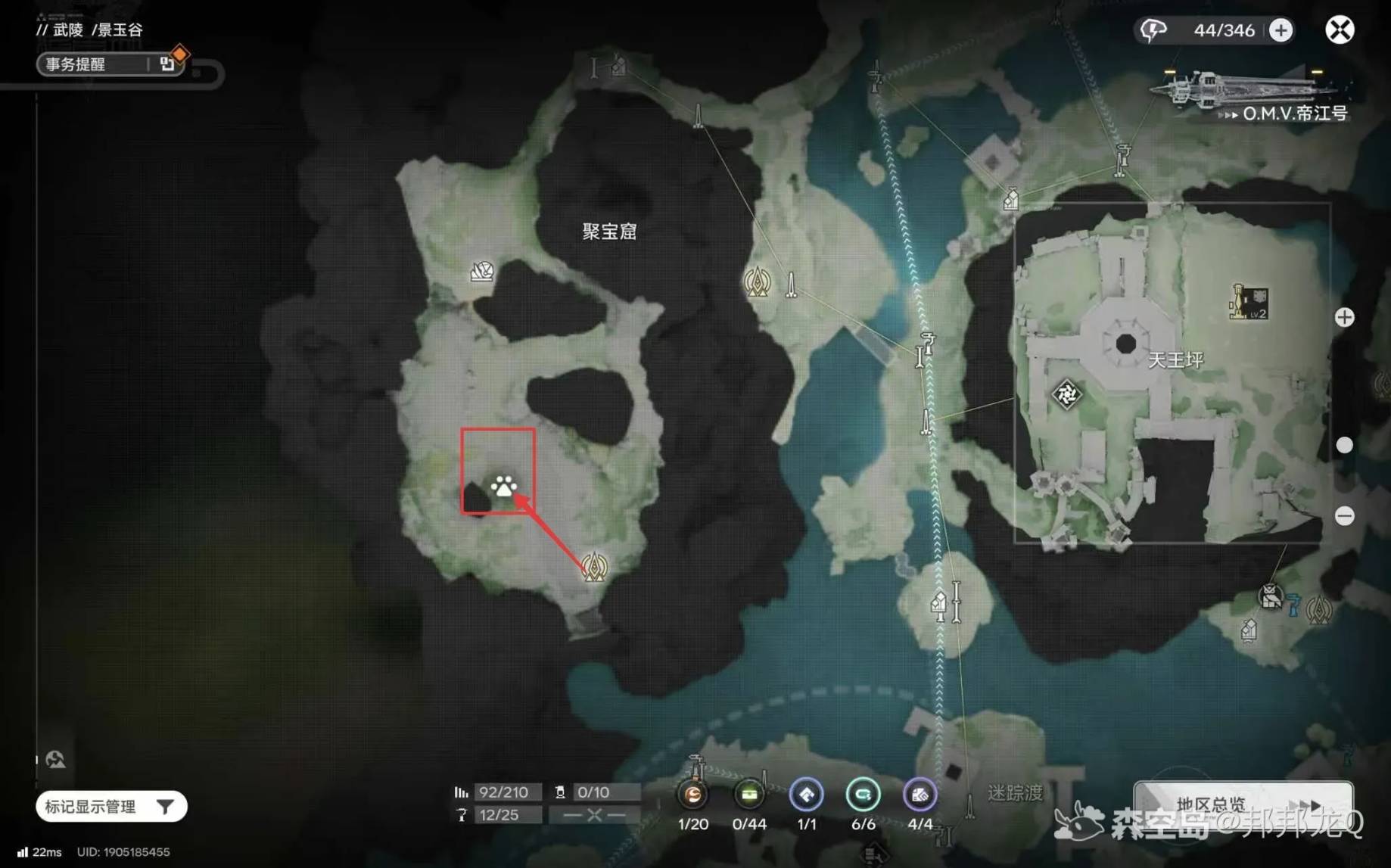Click the map zoom slider handle
Viewport: 1391px width, 868px height.
[1344, 445]
